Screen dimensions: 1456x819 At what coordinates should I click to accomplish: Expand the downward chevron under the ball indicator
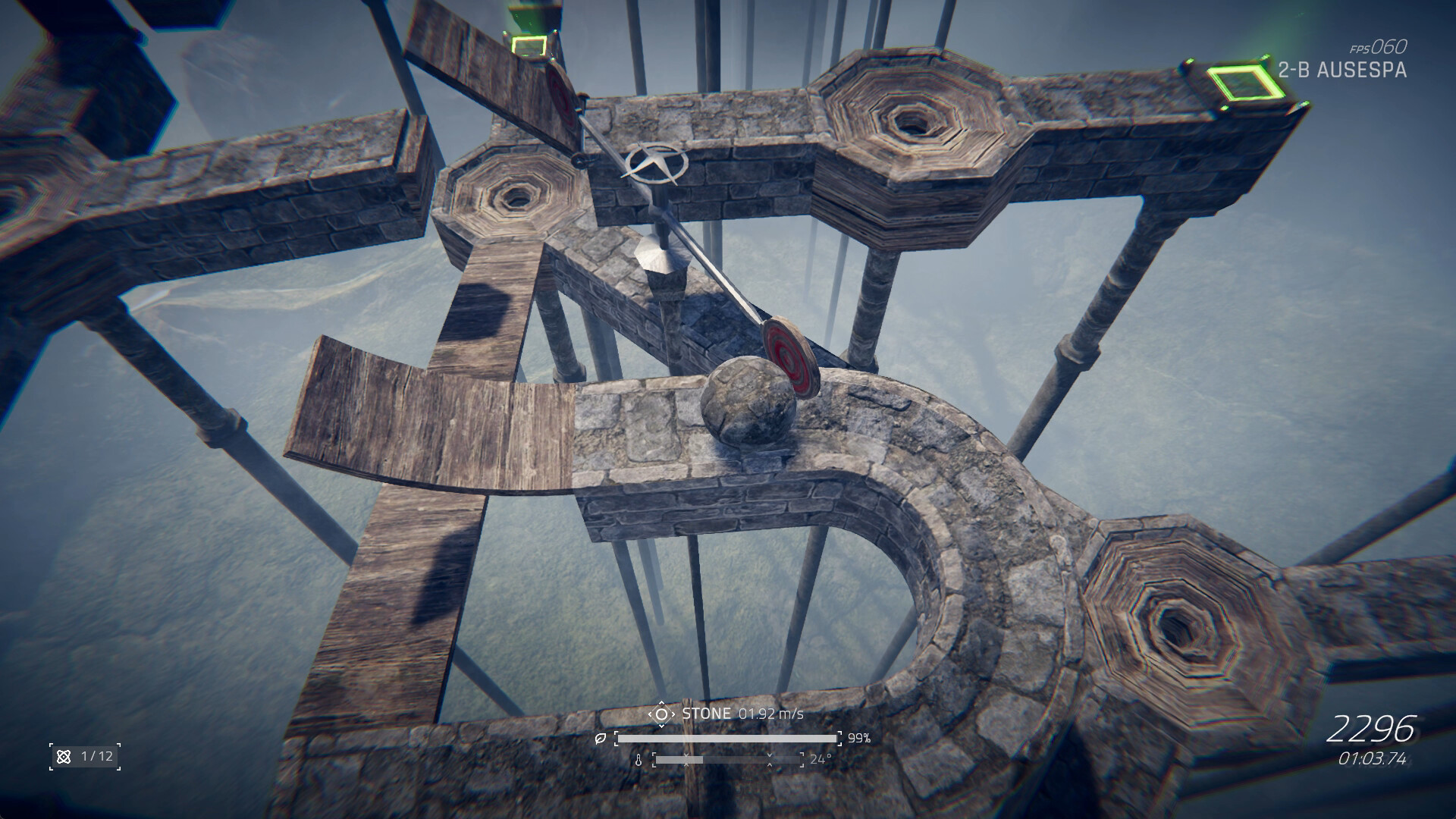click(661, 726)
